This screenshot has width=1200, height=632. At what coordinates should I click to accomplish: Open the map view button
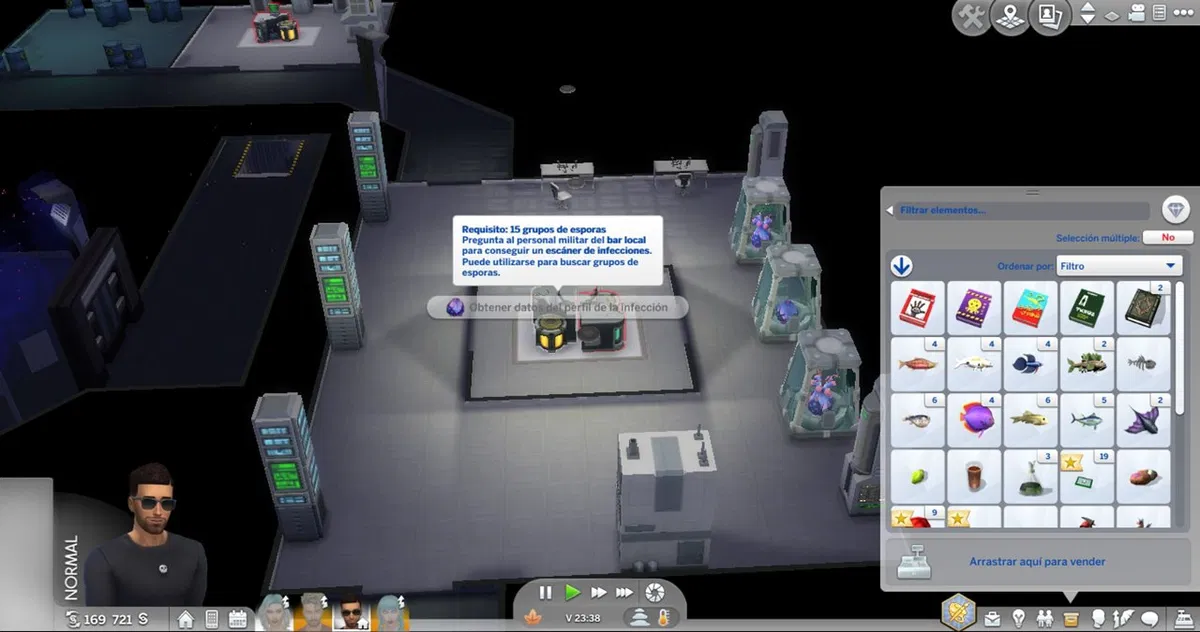point(1010,18)
